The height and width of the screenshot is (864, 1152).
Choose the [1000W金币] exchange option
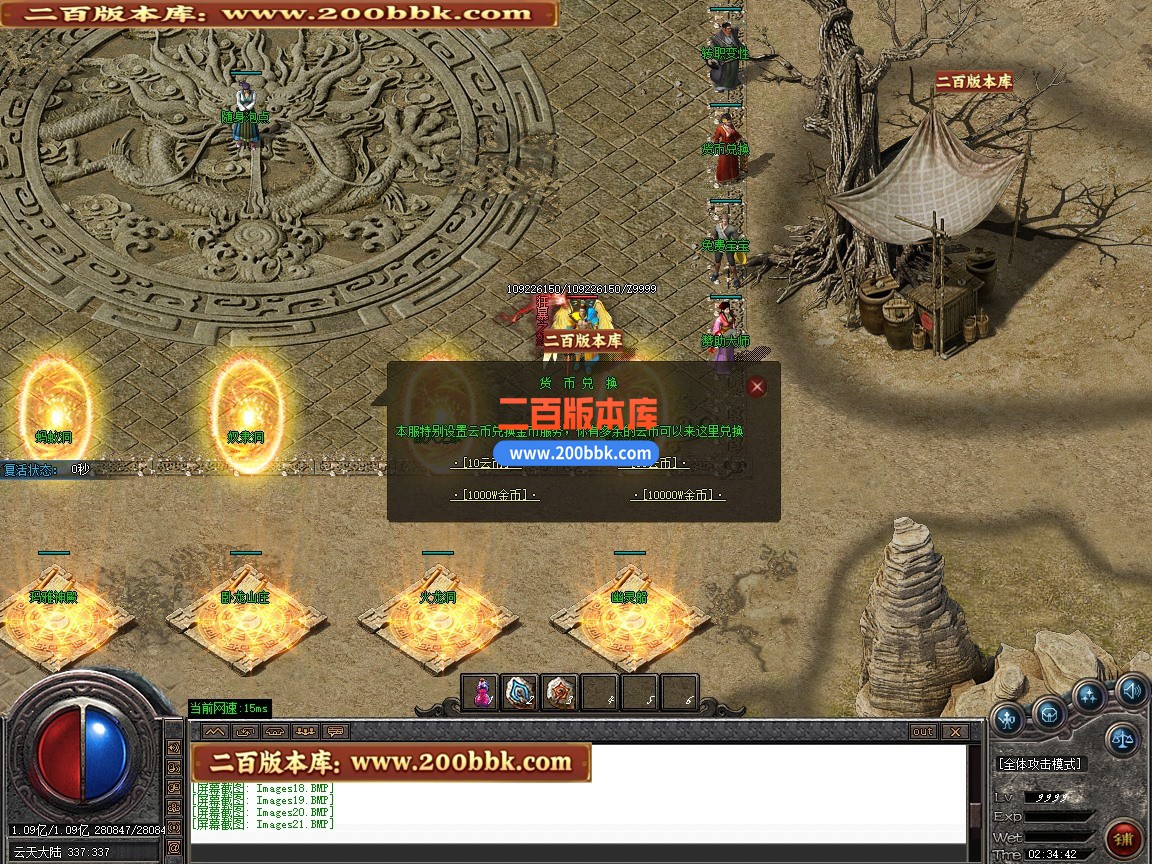click(x=495, y=495)
